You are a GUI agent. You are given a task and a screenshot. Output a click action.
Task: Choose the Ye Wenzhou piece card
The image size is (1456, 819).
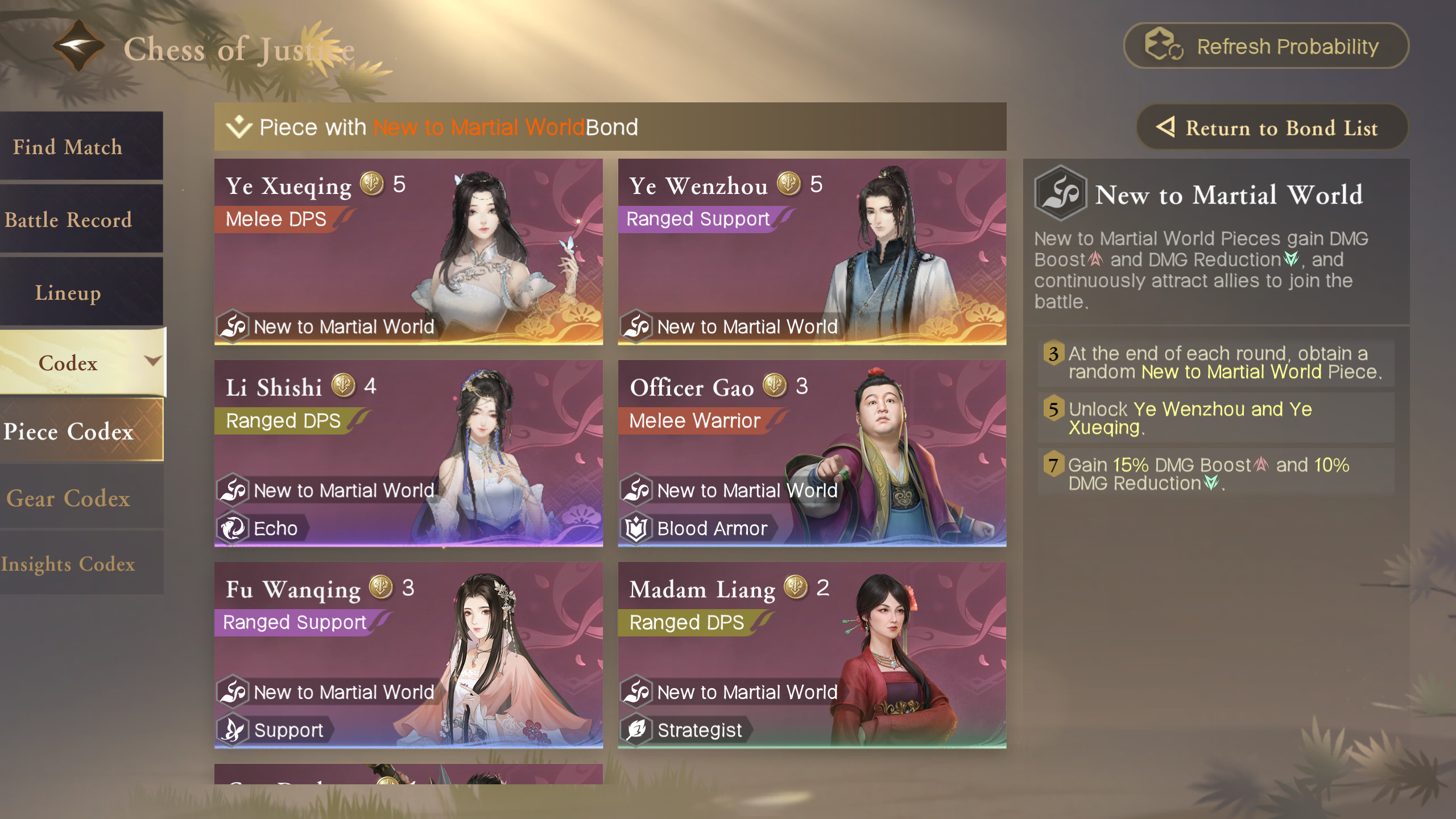coord(812,251)
